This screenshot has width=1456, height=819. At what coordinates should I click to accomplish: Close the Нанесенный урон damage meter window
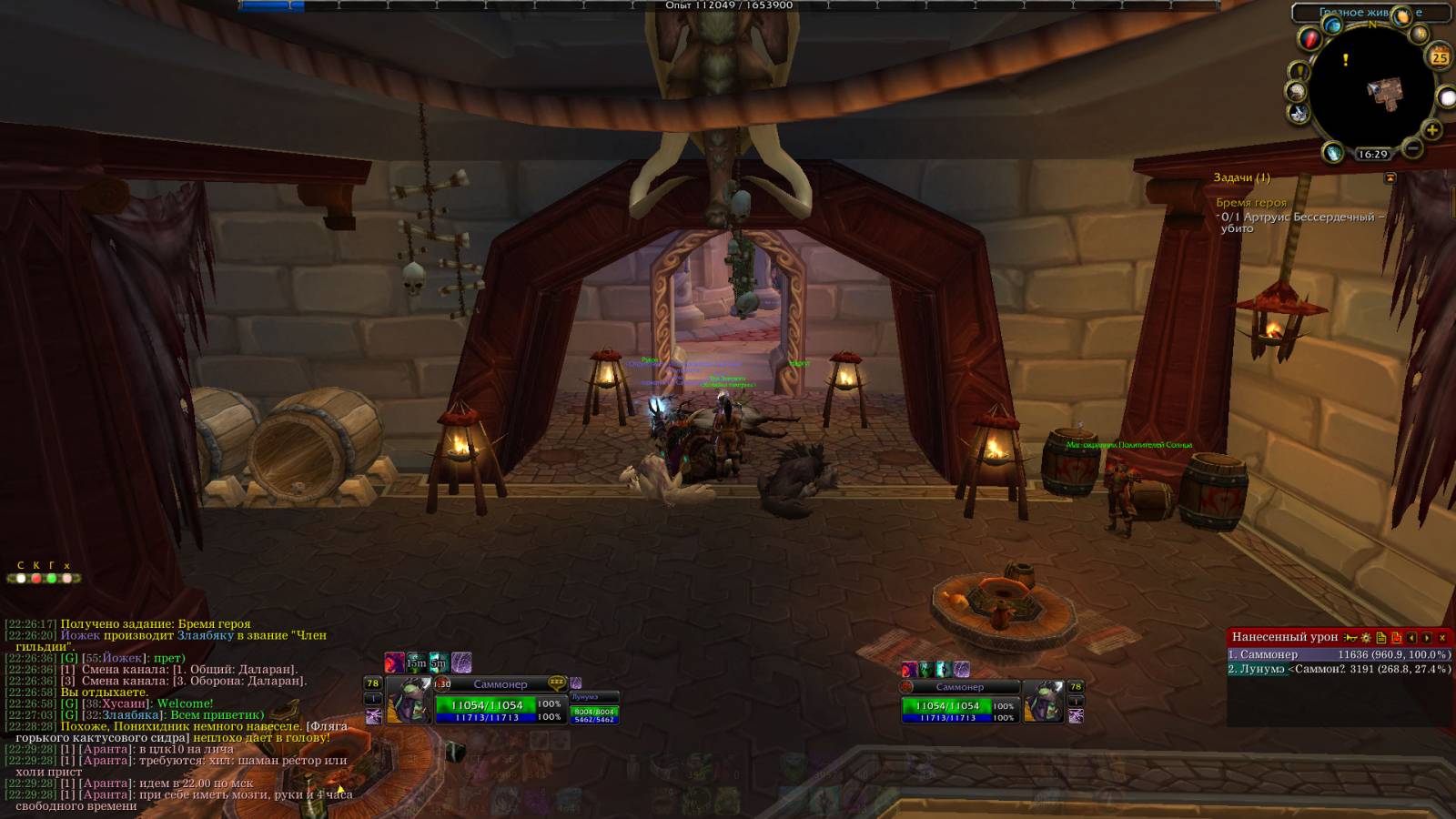(x=1442, y=638)
